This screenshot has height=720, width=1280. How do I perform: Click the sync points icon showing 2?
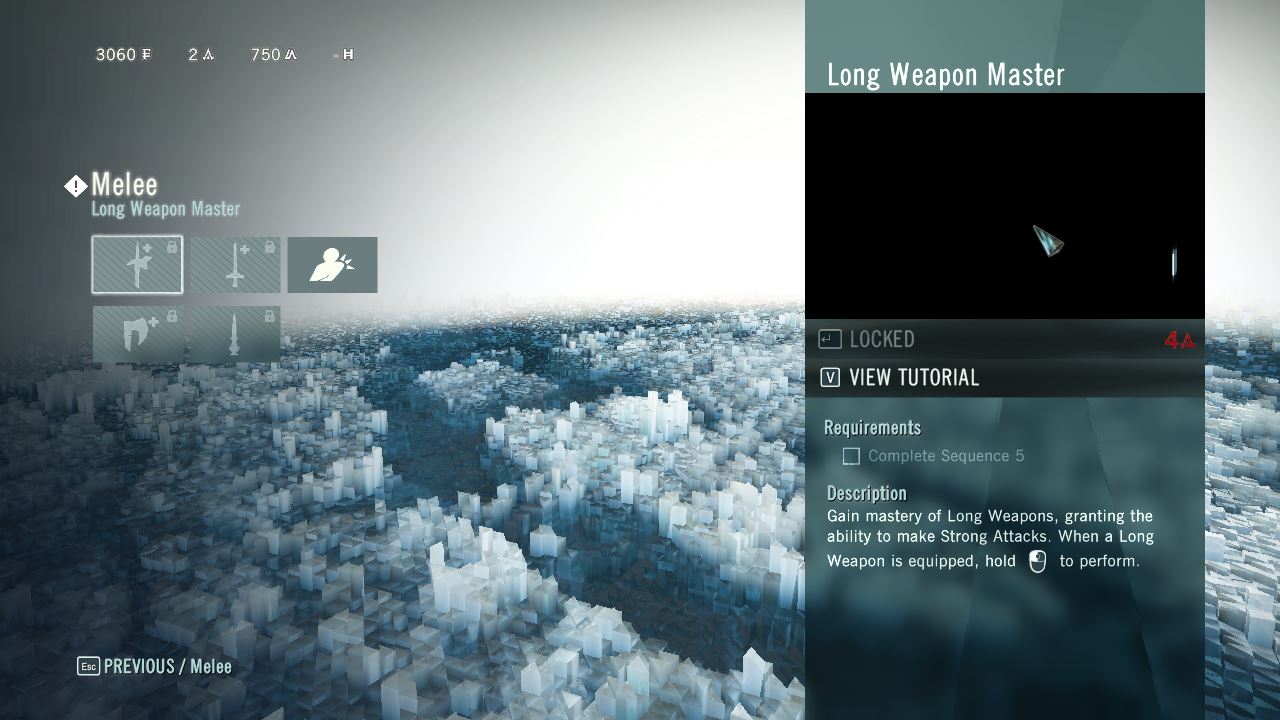pyautogui.click(x=205, y=55)
